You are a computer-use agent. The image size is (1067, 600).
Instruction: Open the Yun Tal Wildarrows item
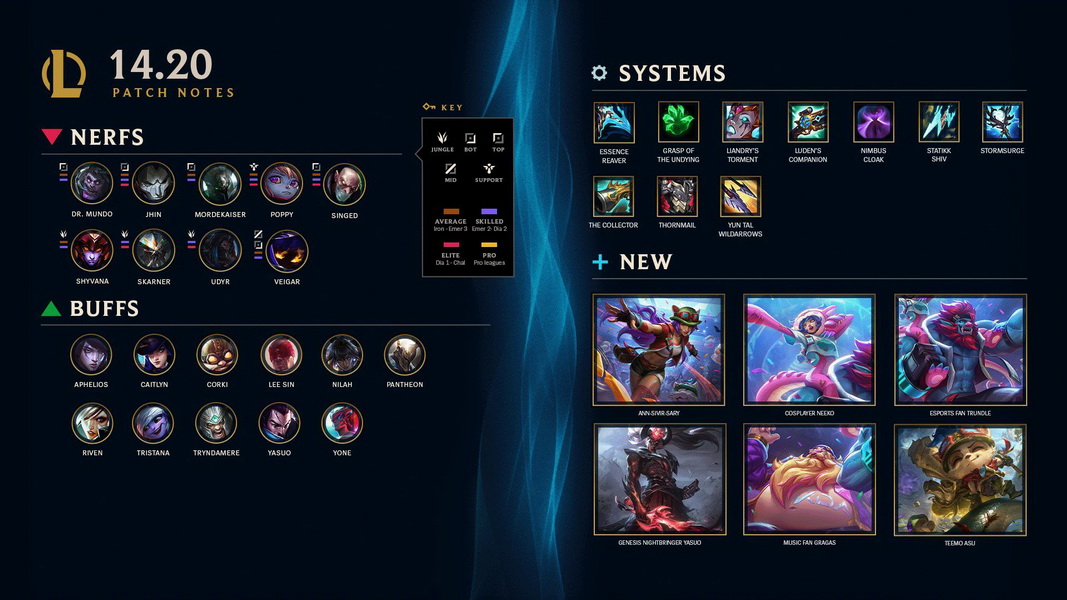click(740, 197)
